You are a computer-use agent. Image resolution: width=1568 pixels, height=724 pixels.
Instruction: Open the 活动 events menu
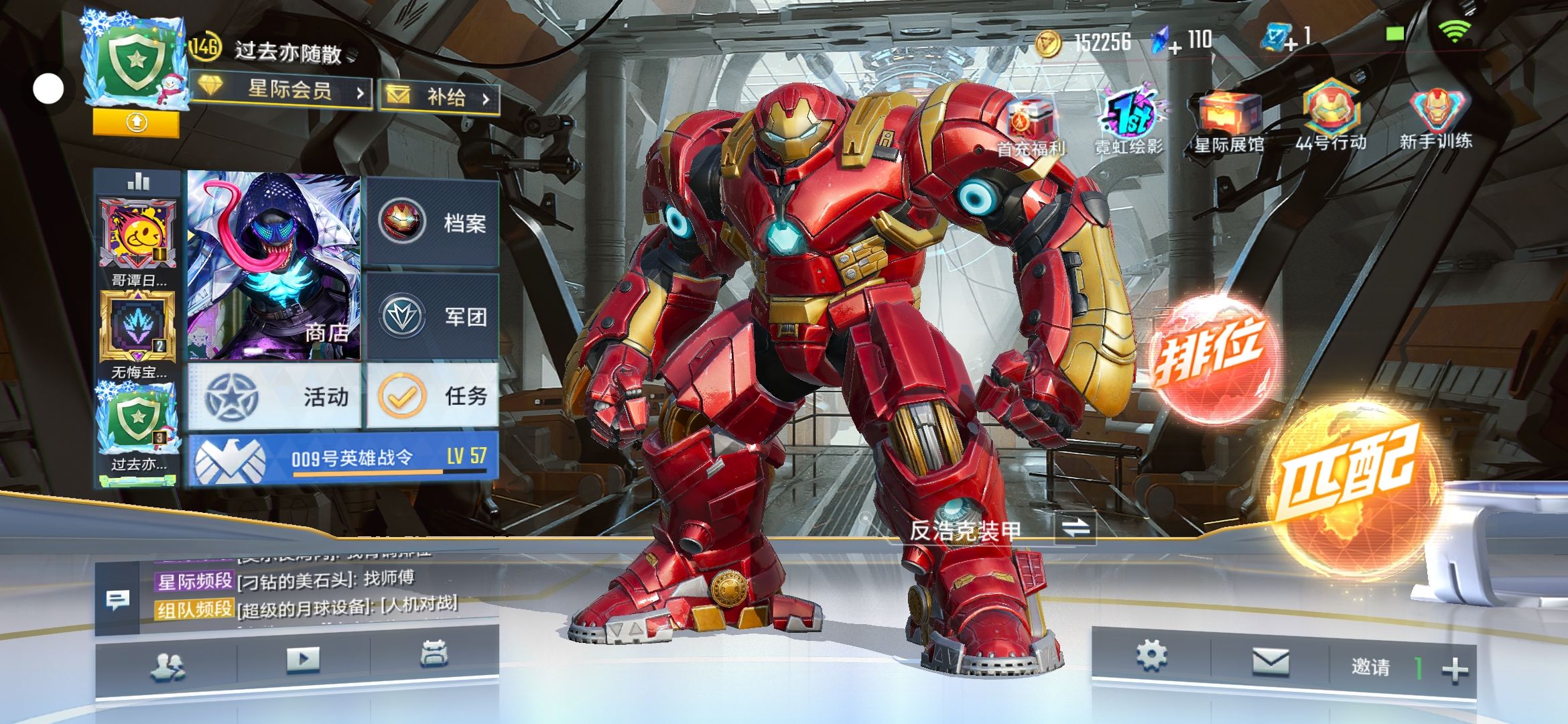click(x=275, y=396)
